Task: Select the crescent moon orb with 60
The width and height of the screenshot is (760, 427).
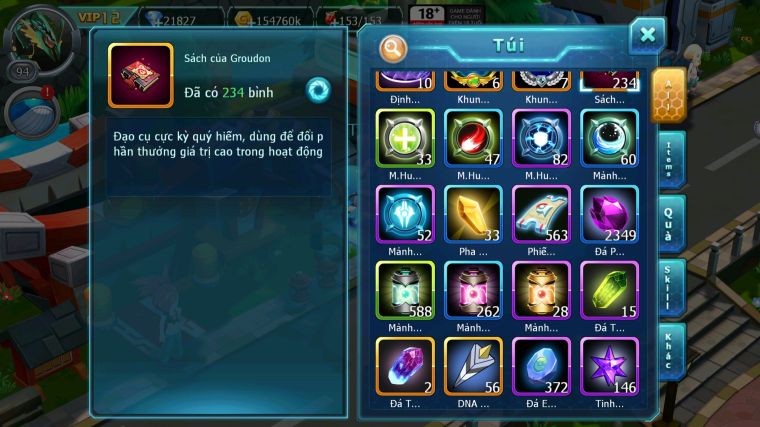Action: [609, 138]
